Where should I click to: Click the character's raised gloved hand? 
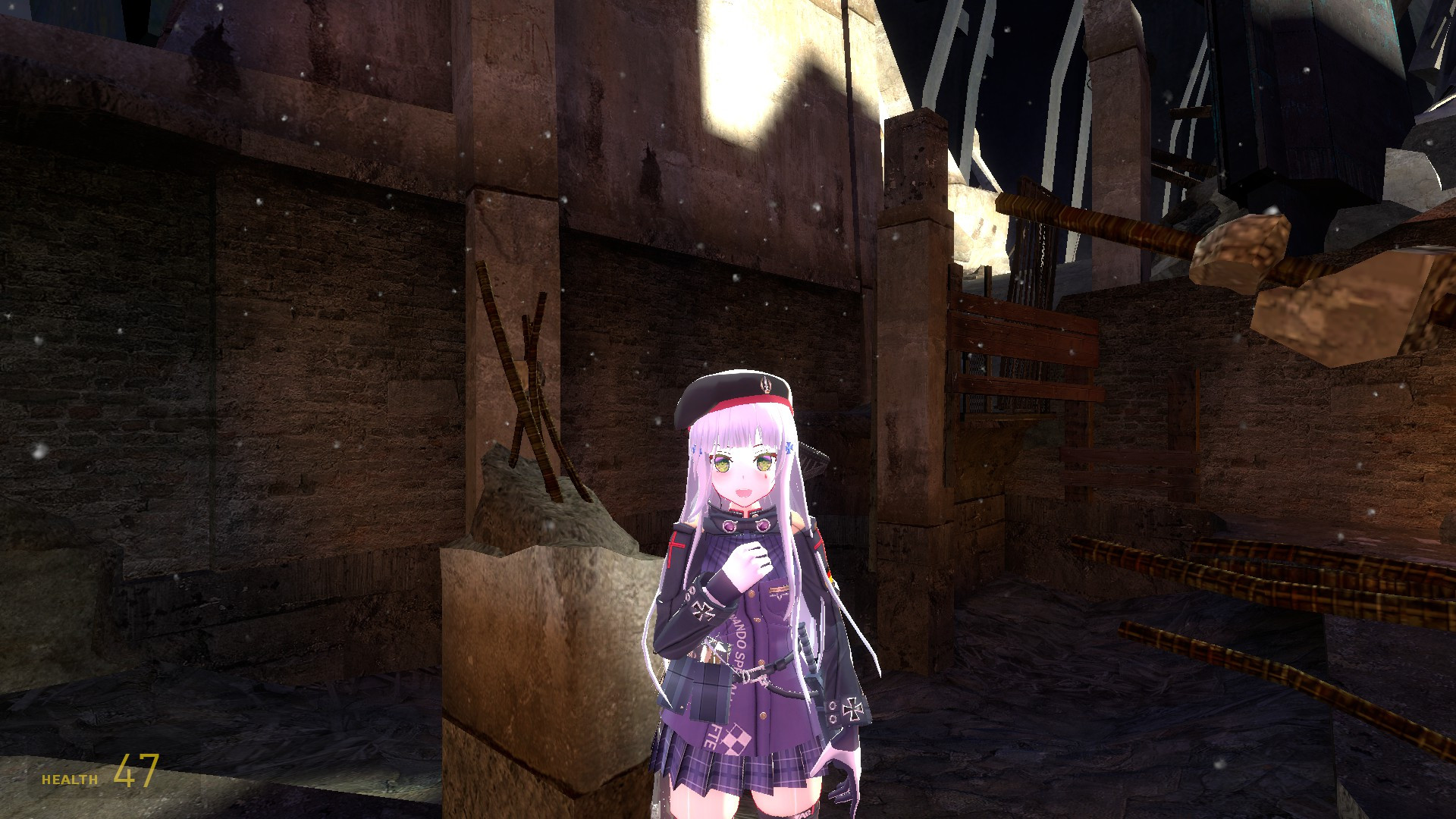[748, 562]
